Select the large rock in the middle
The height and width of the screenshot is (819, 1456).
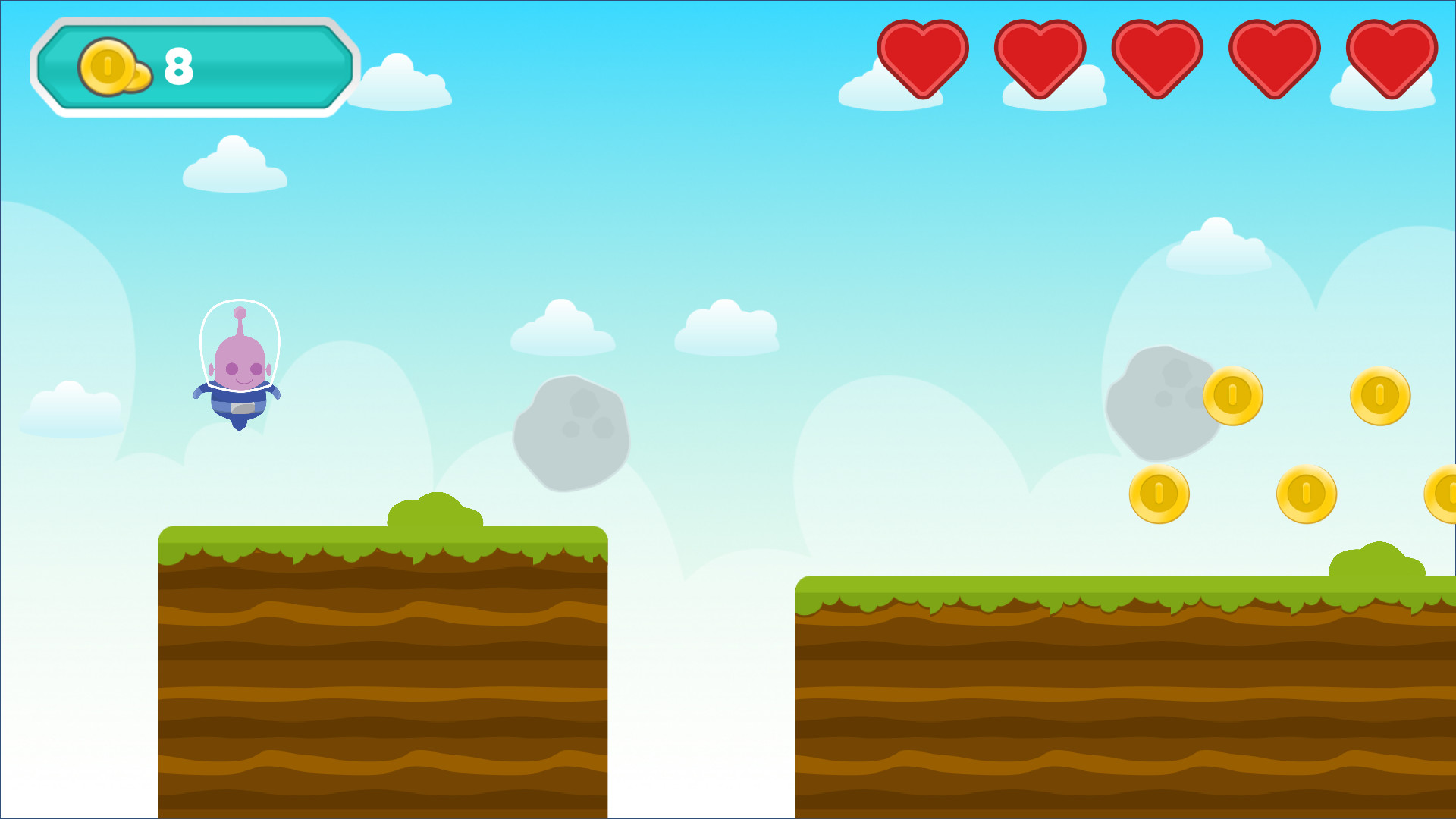pyautogui.click(x=573, y=436)
